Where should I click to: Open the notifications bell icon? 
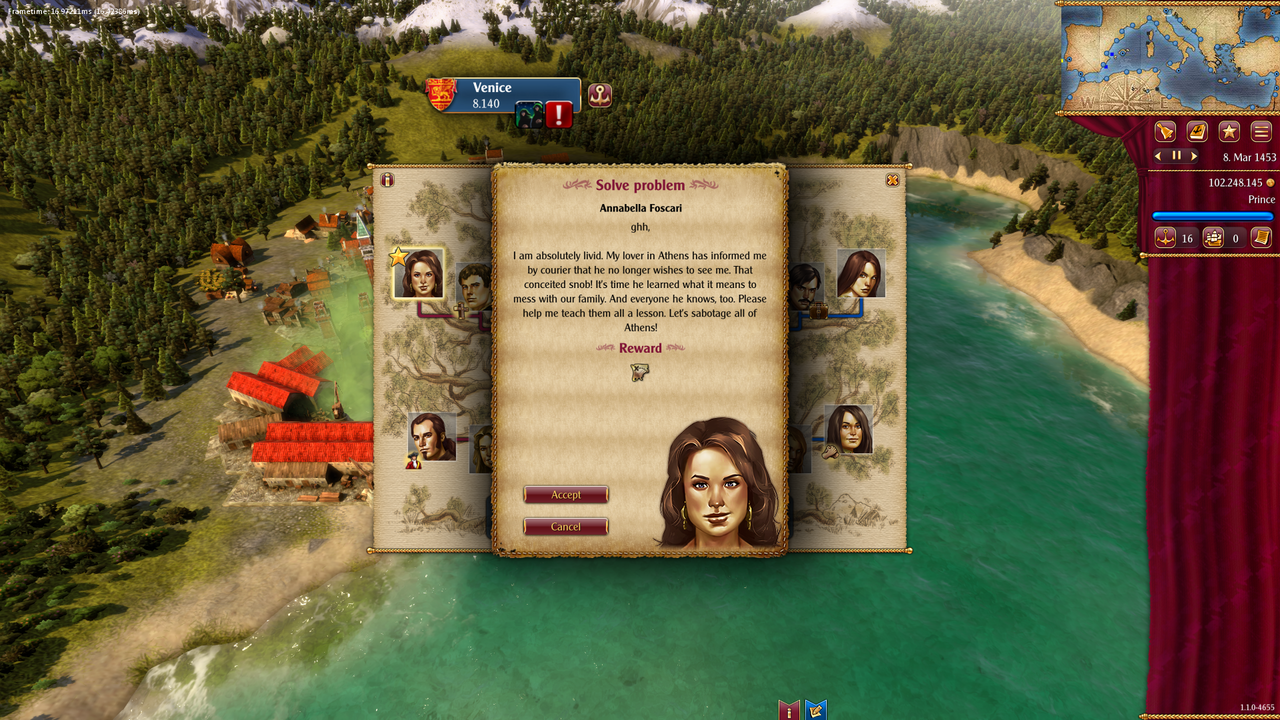1165,131
